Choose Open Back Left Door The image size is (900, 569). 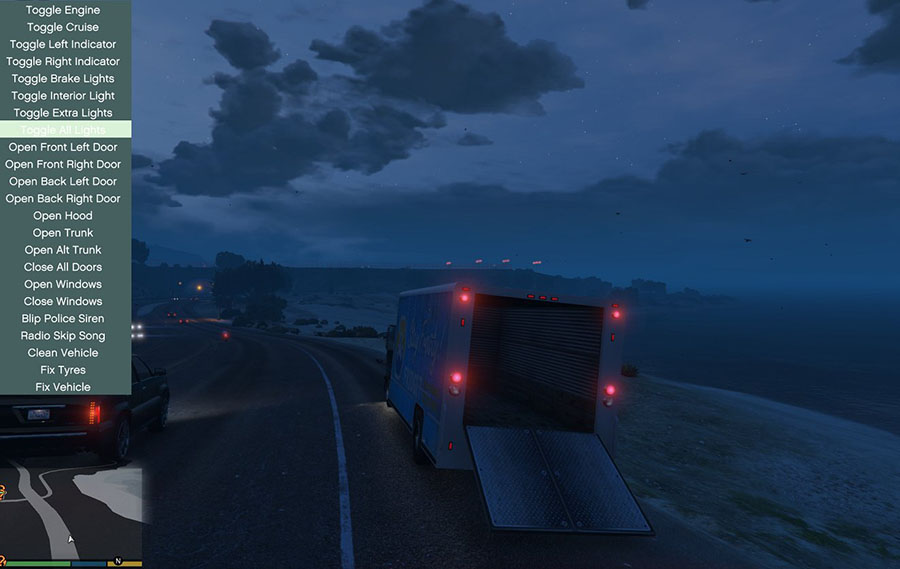tap(63, 181)
